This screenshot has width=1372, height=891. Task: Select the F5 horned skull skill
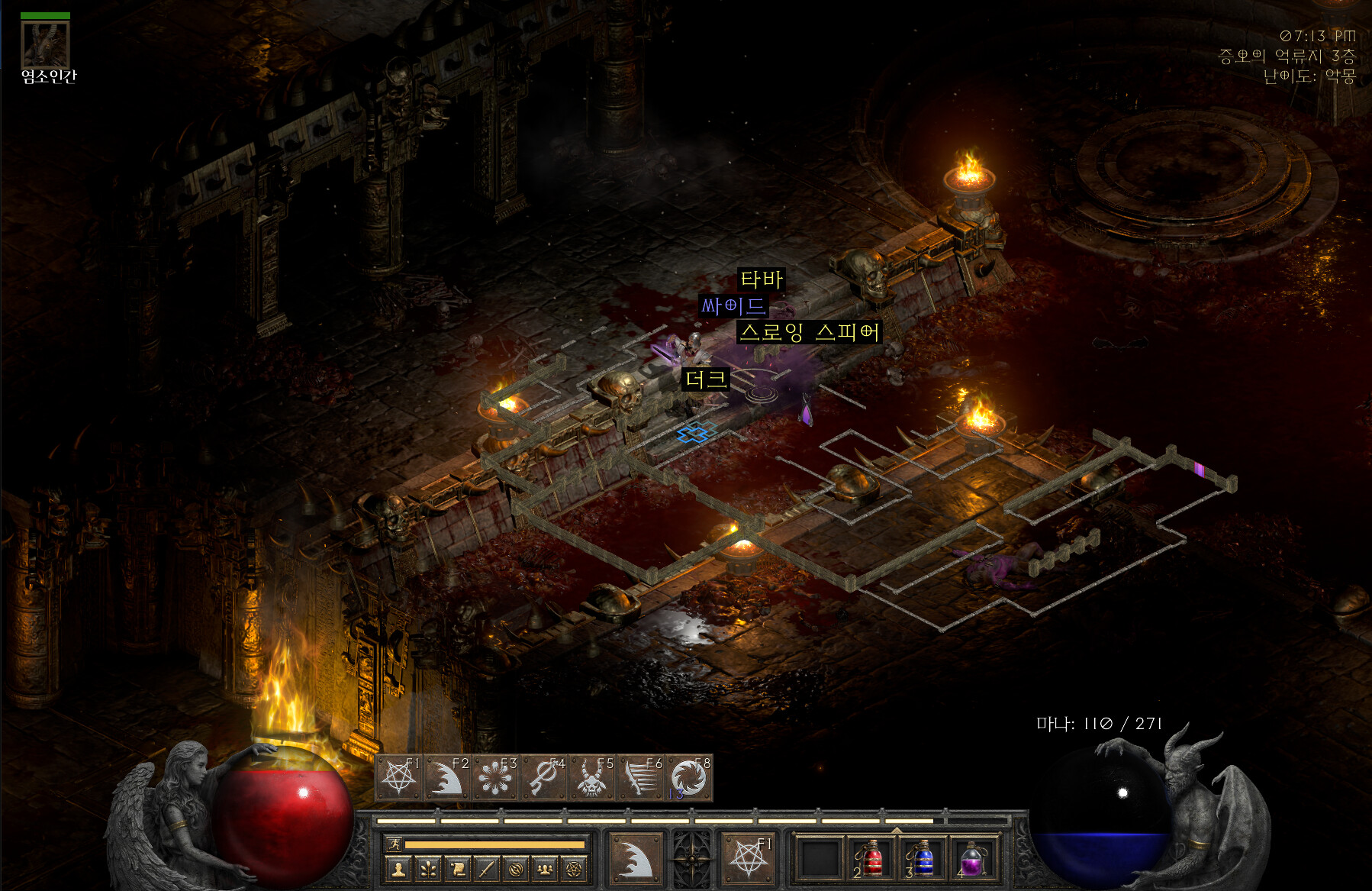[x=592, y=779]
